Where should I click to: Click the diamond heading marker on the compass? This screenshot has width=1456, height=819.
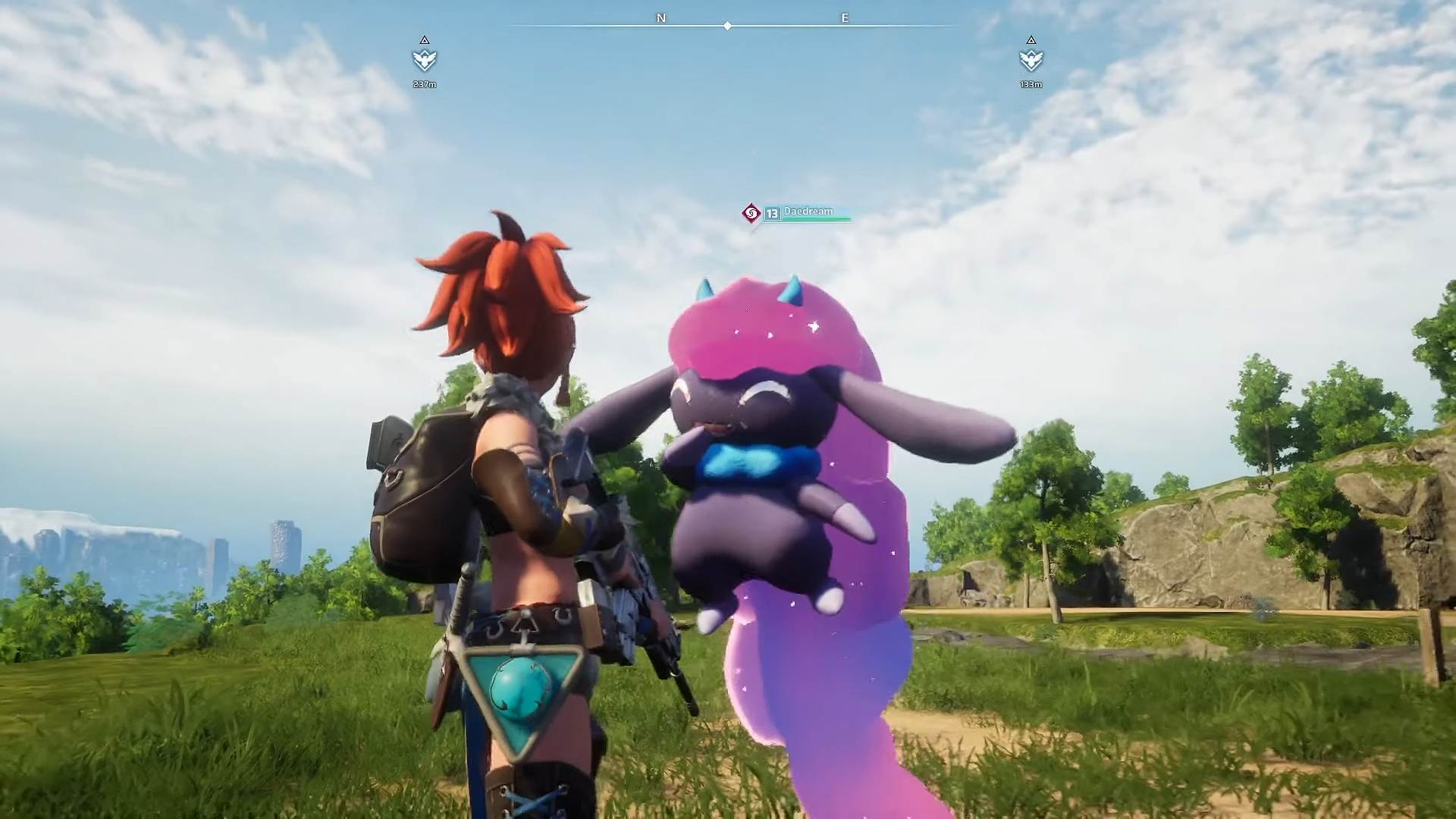(727, 26)
